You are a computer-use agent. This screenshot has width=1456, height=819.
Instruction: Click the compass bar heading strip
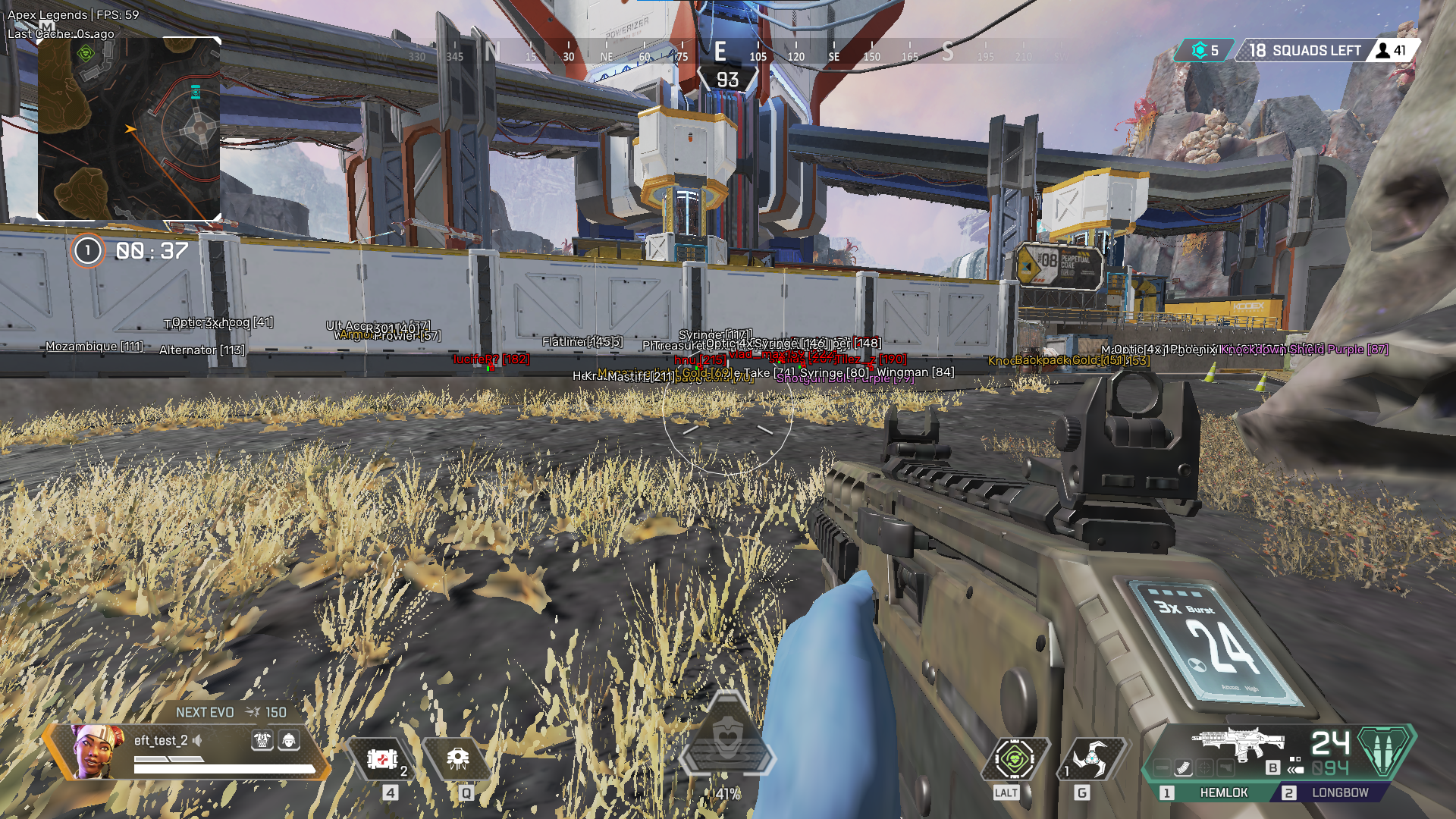720,53
